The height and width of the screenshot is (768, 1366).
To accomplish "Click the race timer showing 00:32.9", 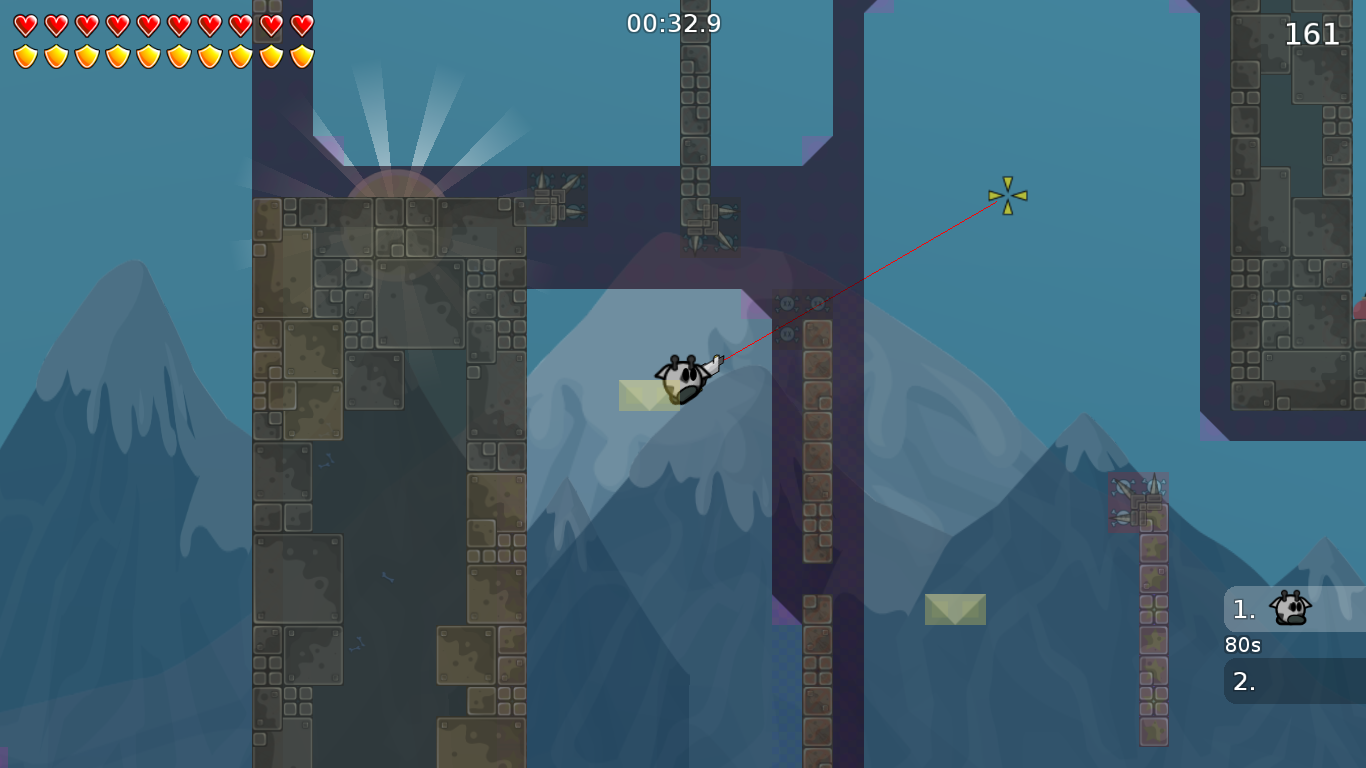I will [672, 22].
